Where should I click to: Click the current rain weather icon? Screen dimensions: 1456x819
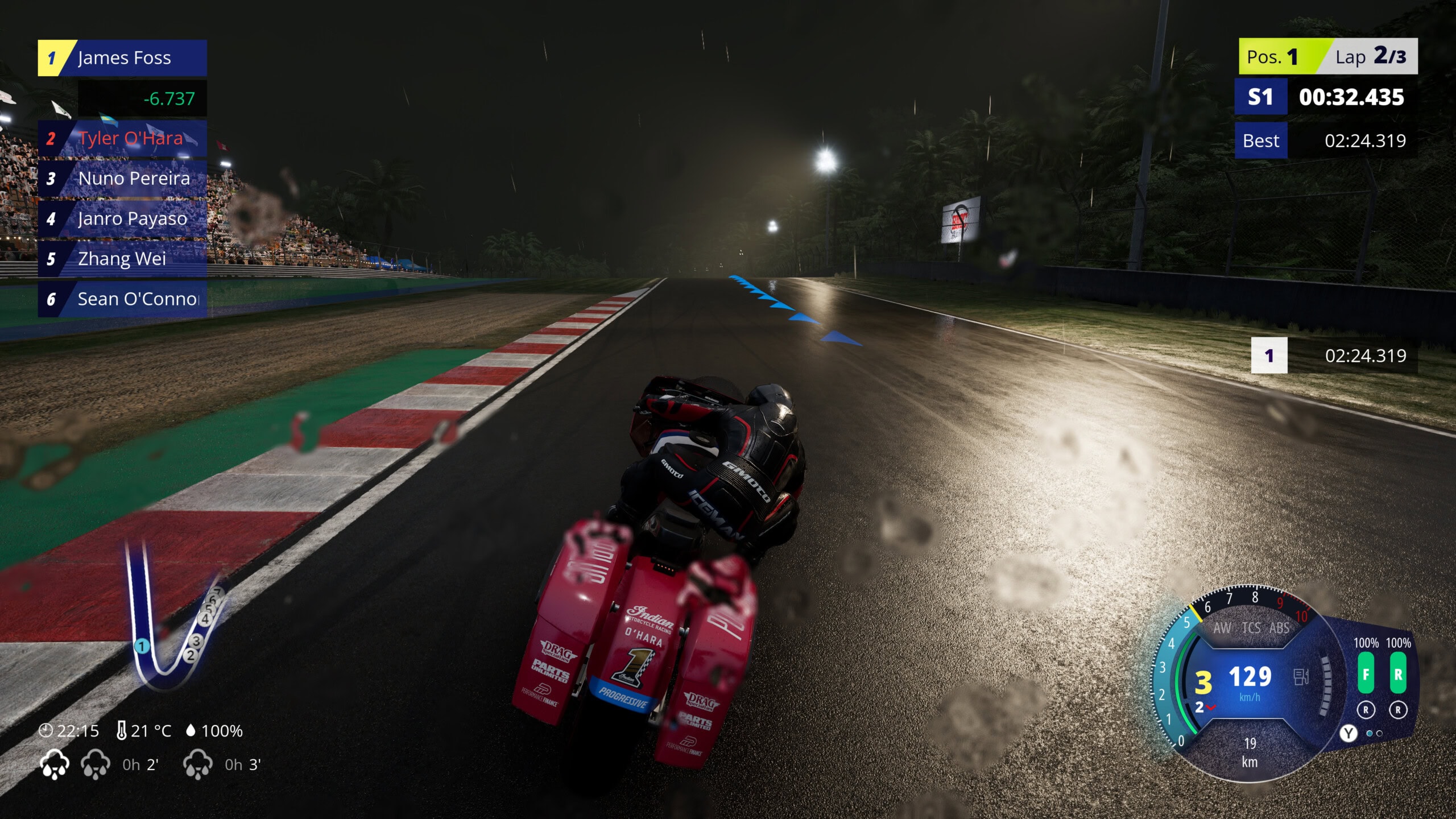(x=55, y=764)
